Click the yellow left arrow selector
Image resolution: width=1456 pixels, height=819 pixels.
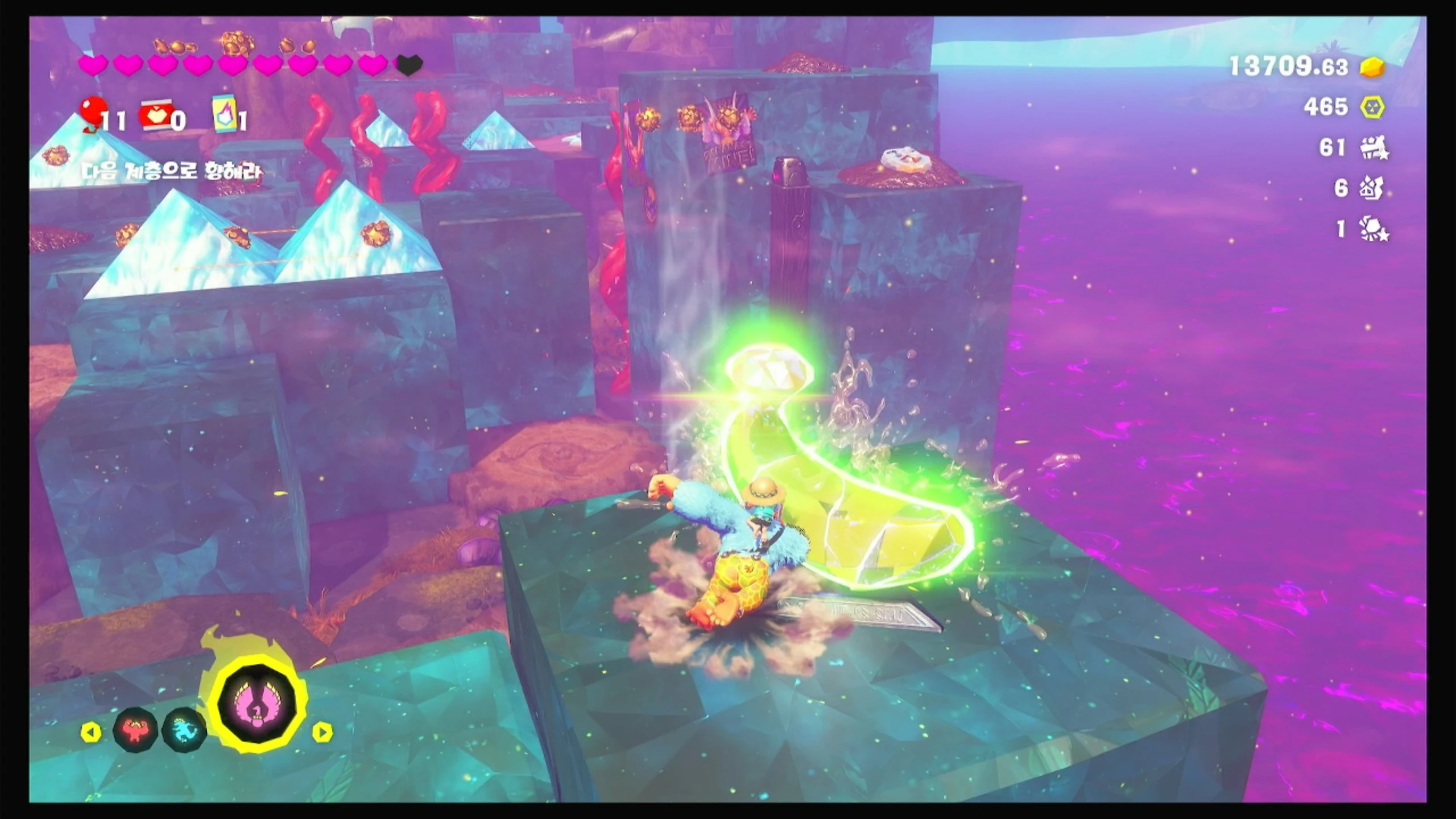[90, 732]
